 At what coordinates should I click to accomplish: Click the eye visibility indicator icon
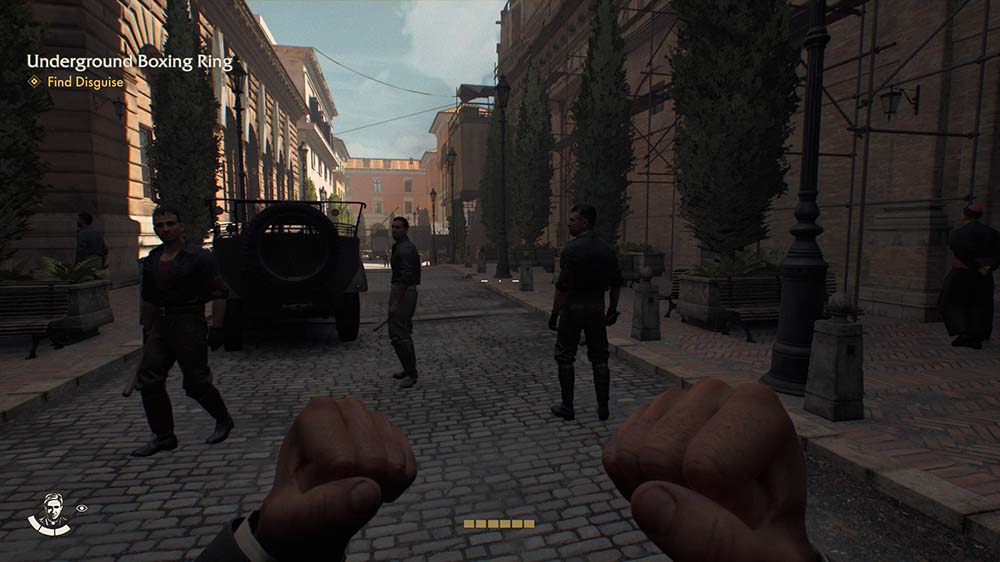click(x=81, y=508)
